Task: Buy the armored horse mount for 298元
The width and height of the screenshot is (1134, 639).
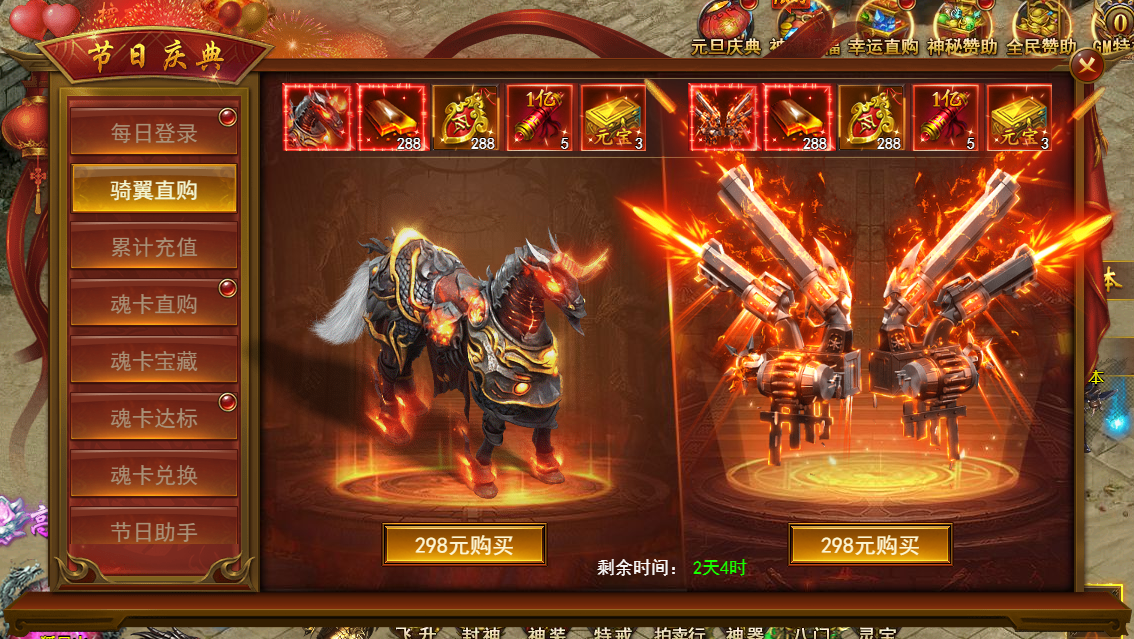Action: [464, 545]
